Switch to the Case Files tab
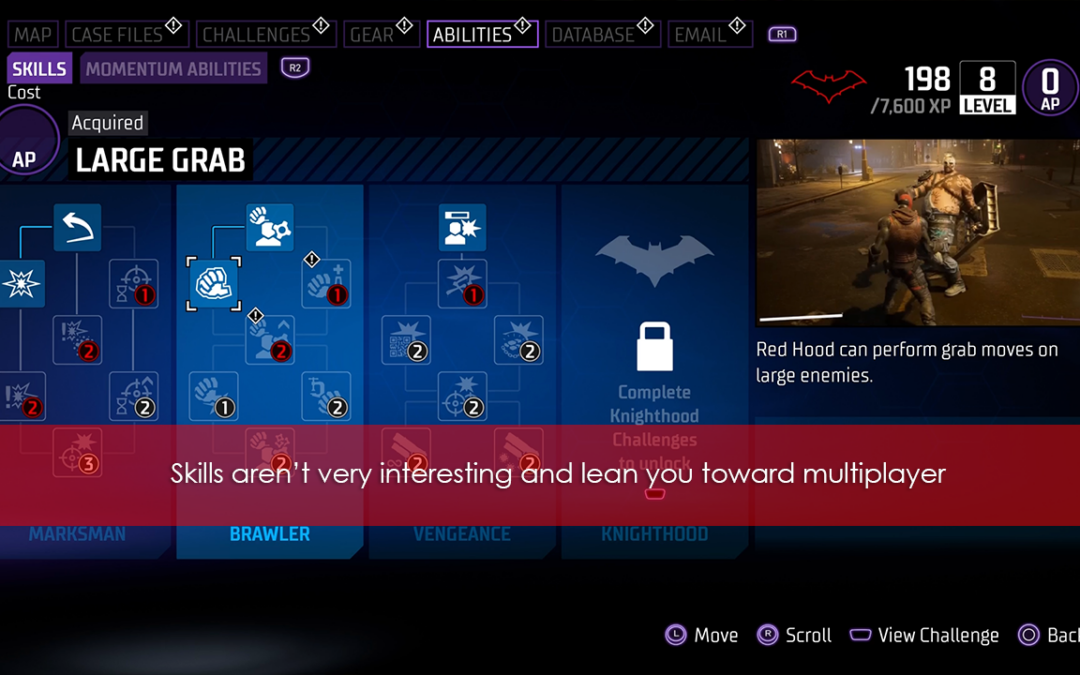1080x675 pixels. point(117,35)
